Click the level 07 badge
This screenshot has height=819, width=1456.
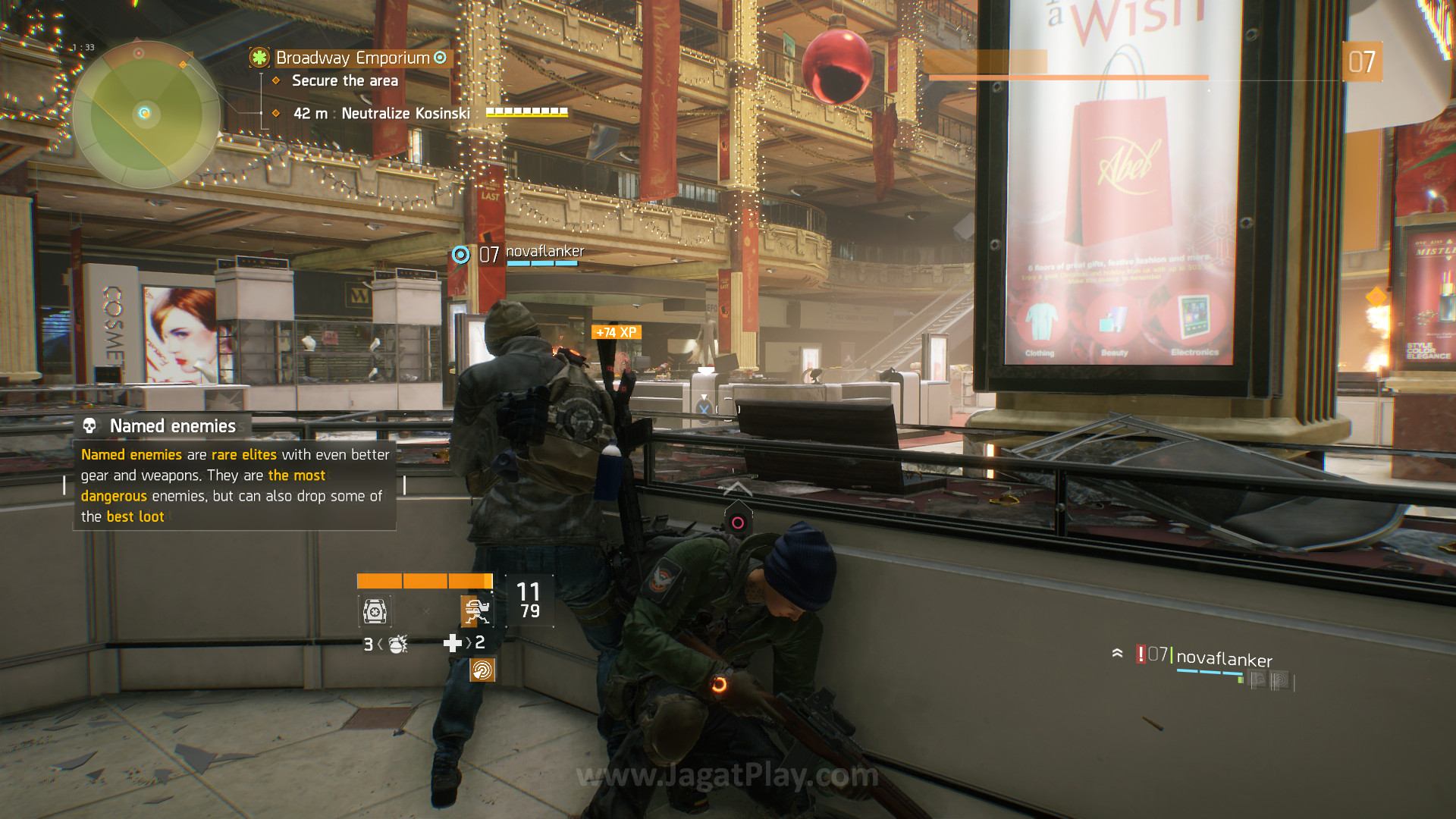(1362, 62)
